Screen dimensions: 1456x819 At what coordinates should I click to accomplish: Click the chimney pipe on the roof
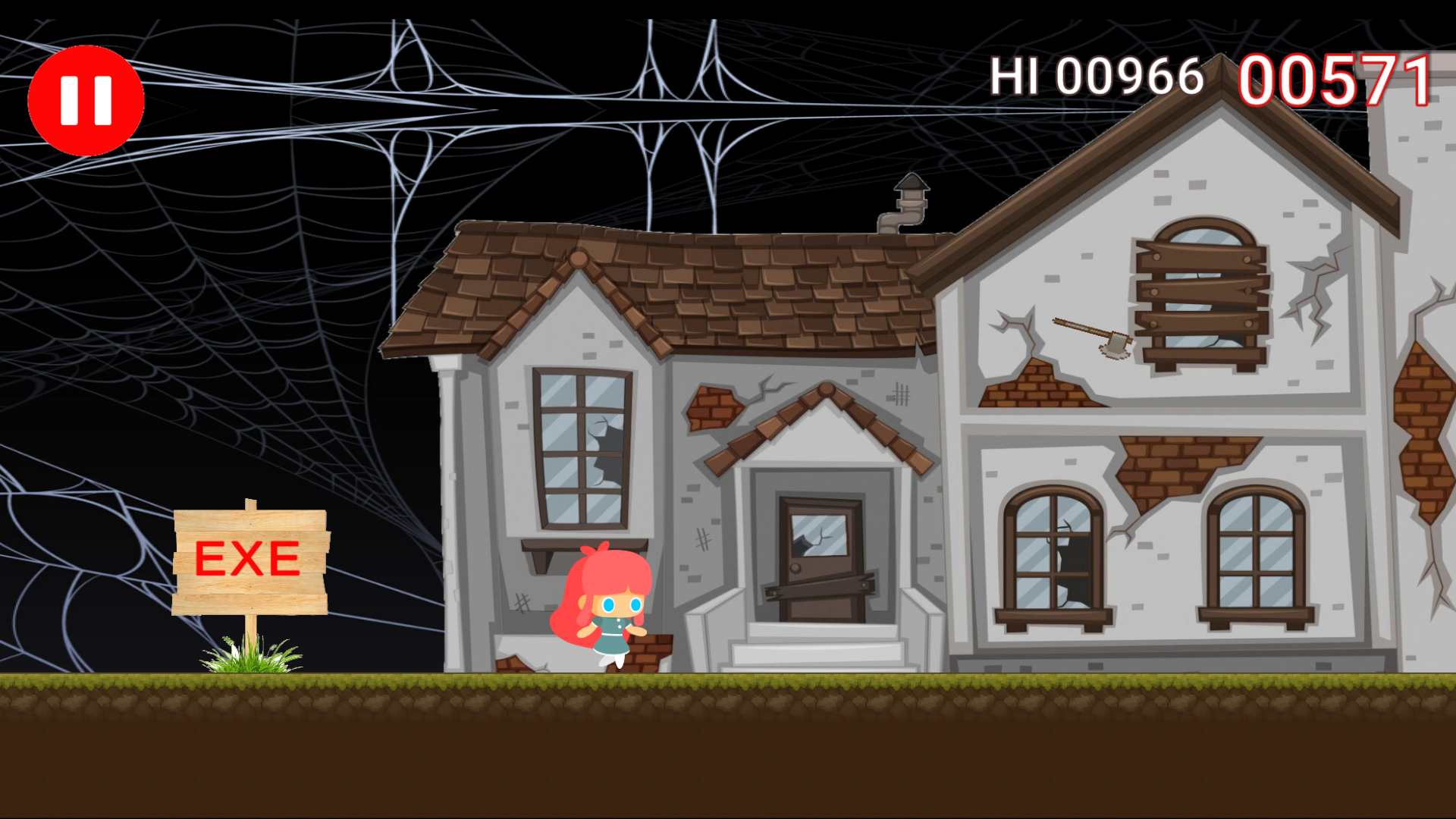click(908, 205)
